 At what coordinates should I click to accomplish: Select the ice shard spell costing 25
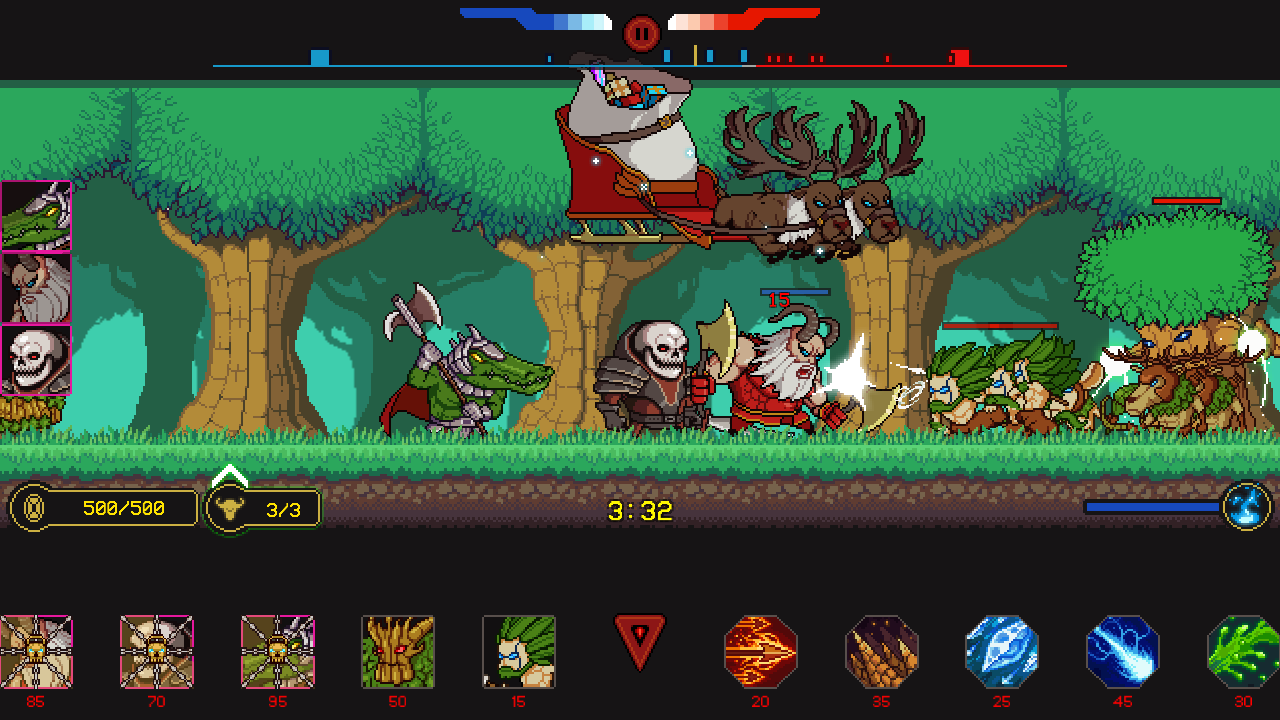tap(1002, 651)
